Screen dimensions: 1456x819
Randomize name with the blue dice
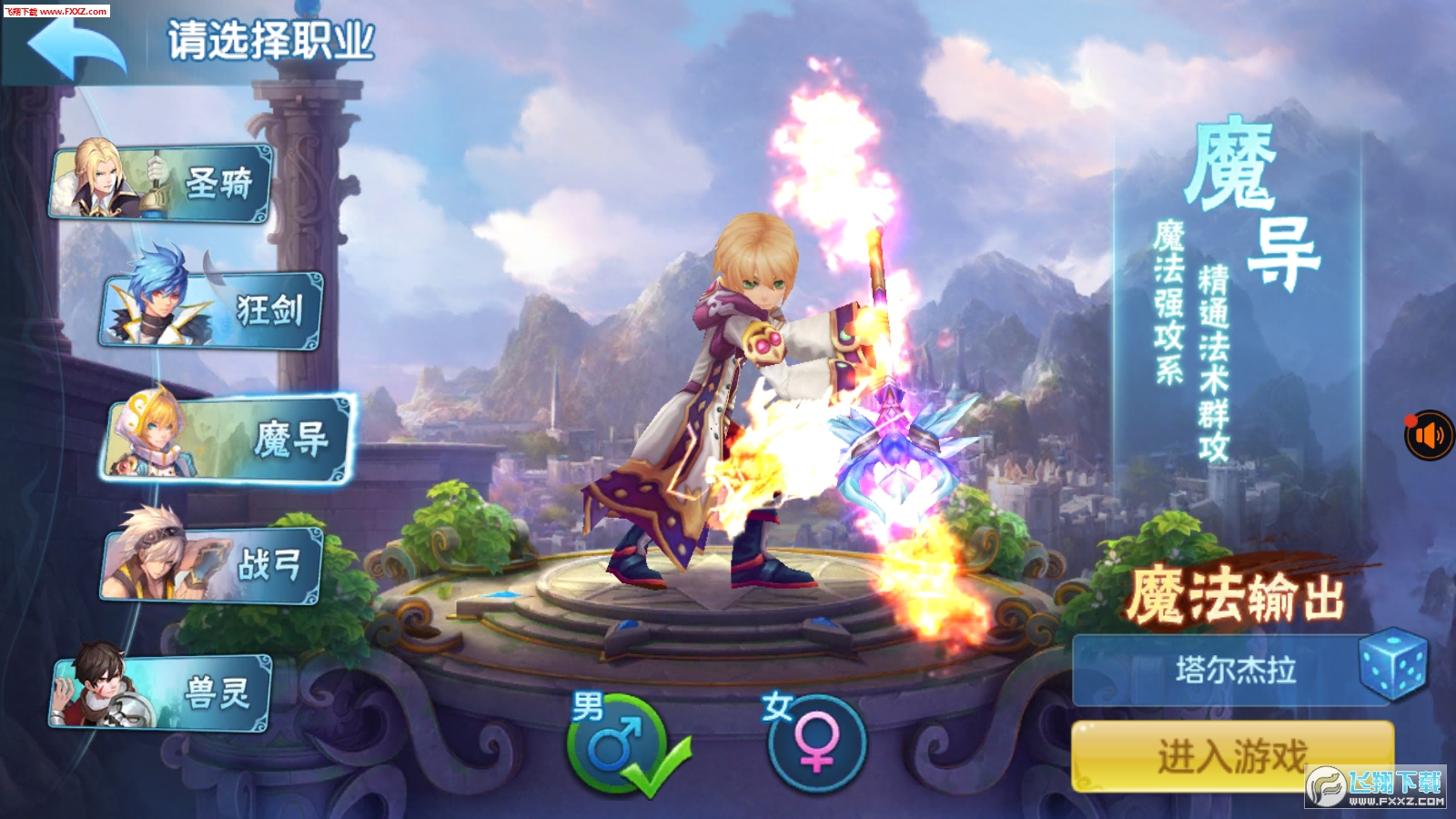(1392, 669)
